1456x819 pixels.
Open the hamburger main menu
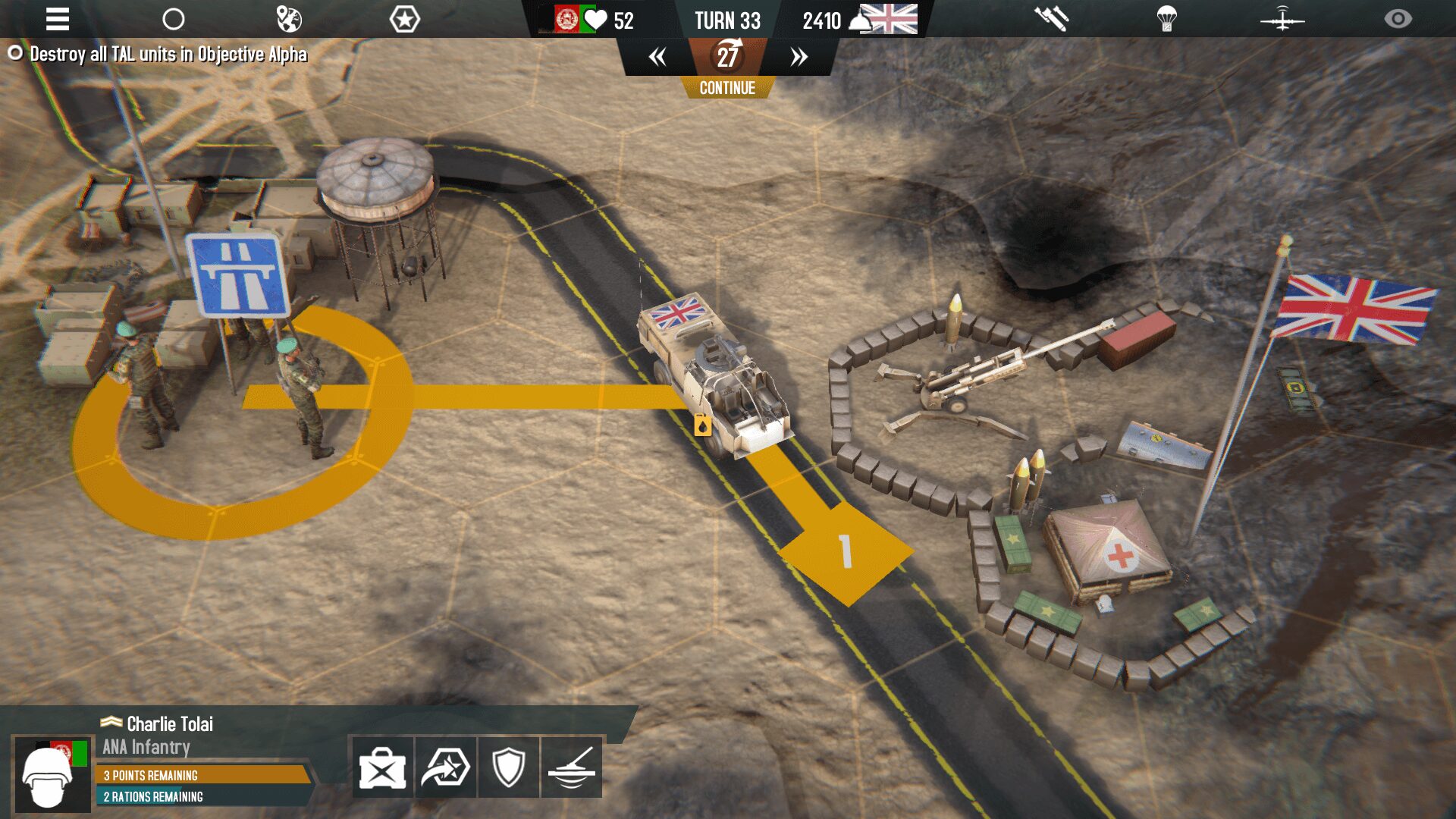point(58,19)
